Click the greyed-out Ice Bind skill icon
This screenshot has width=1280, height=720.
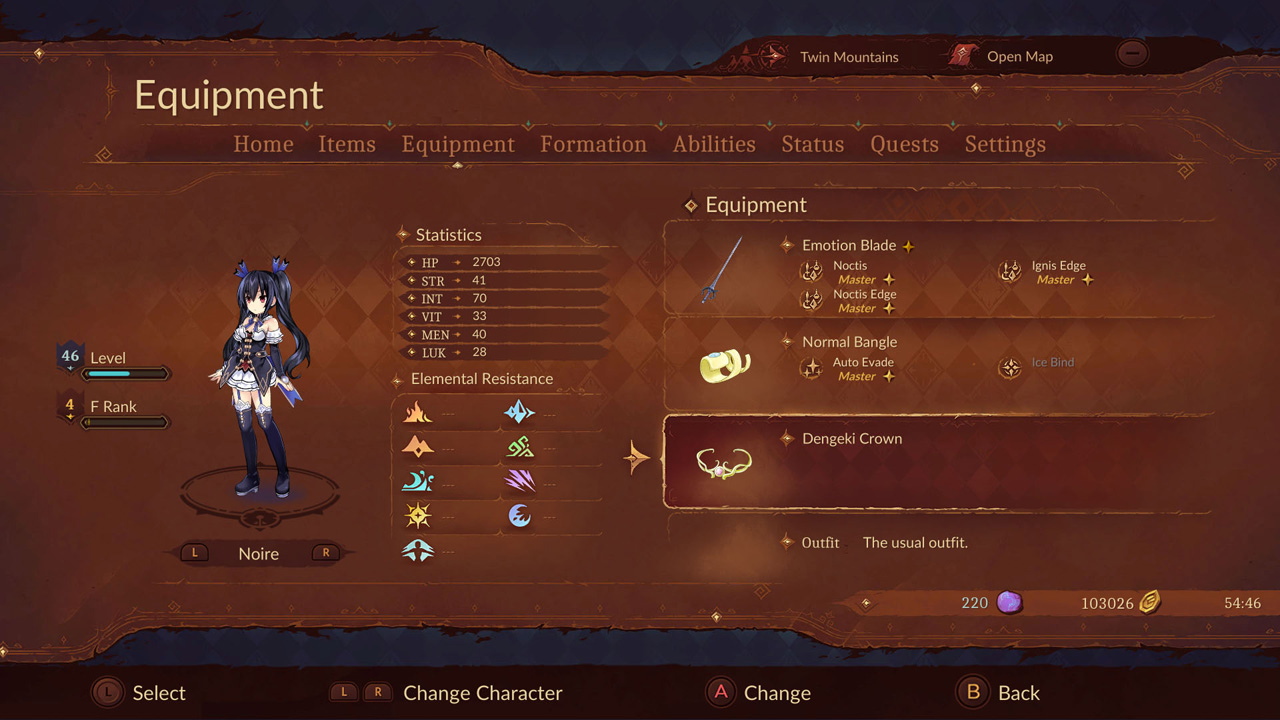[1010, 366]
